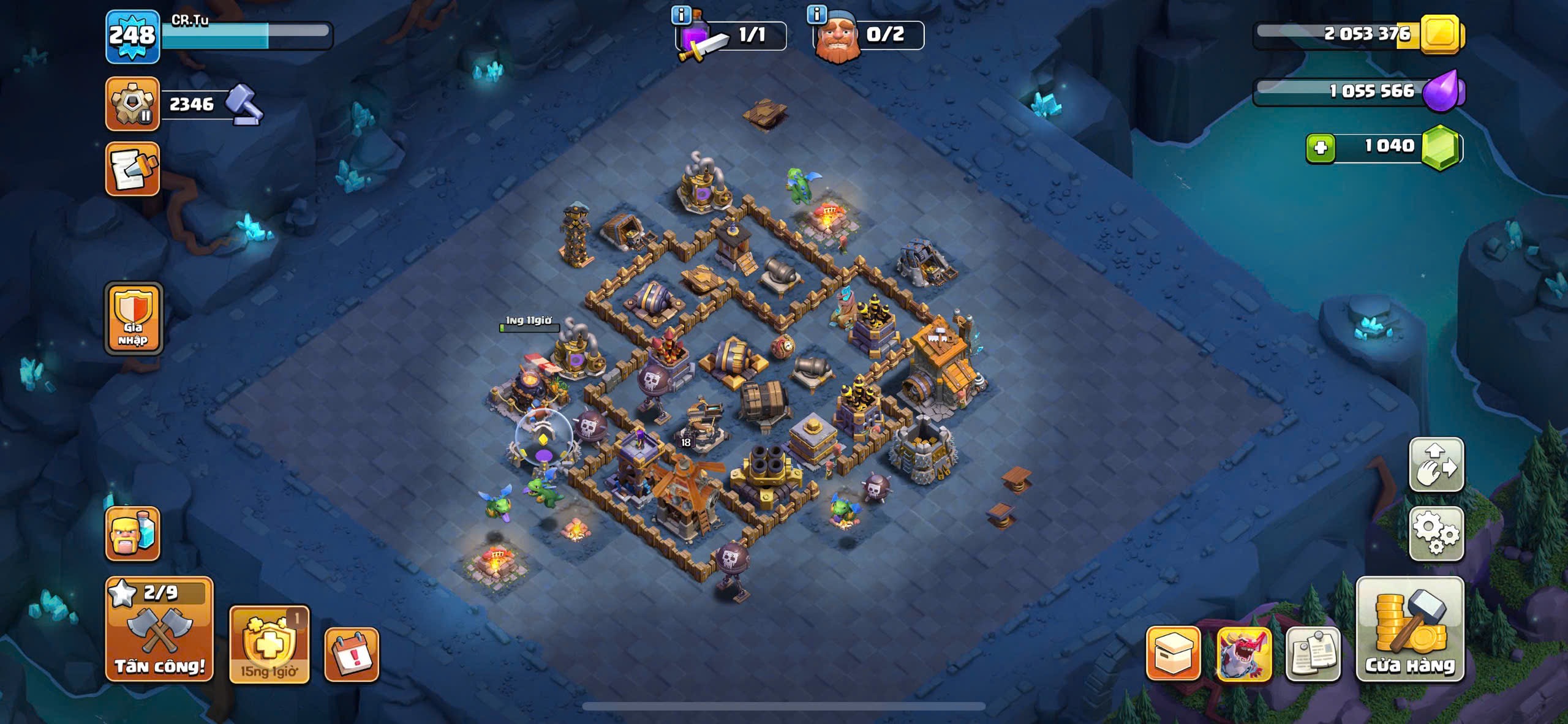The image size is (1568, 724).
Task: Claim the gold star bonus reward
Action: 269,644
